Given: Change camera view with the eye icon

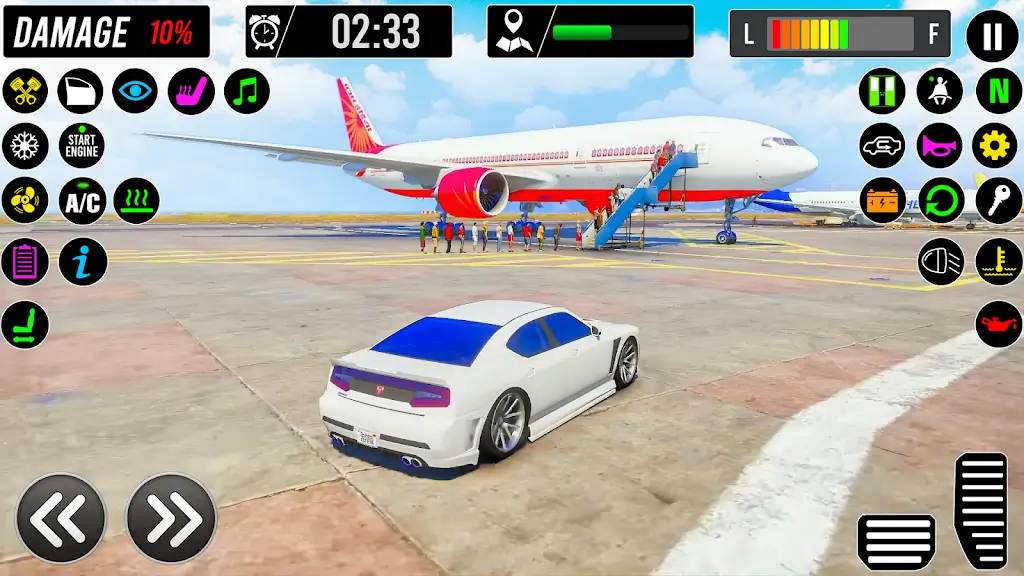Looking at the screenshot, I should 135,91.
